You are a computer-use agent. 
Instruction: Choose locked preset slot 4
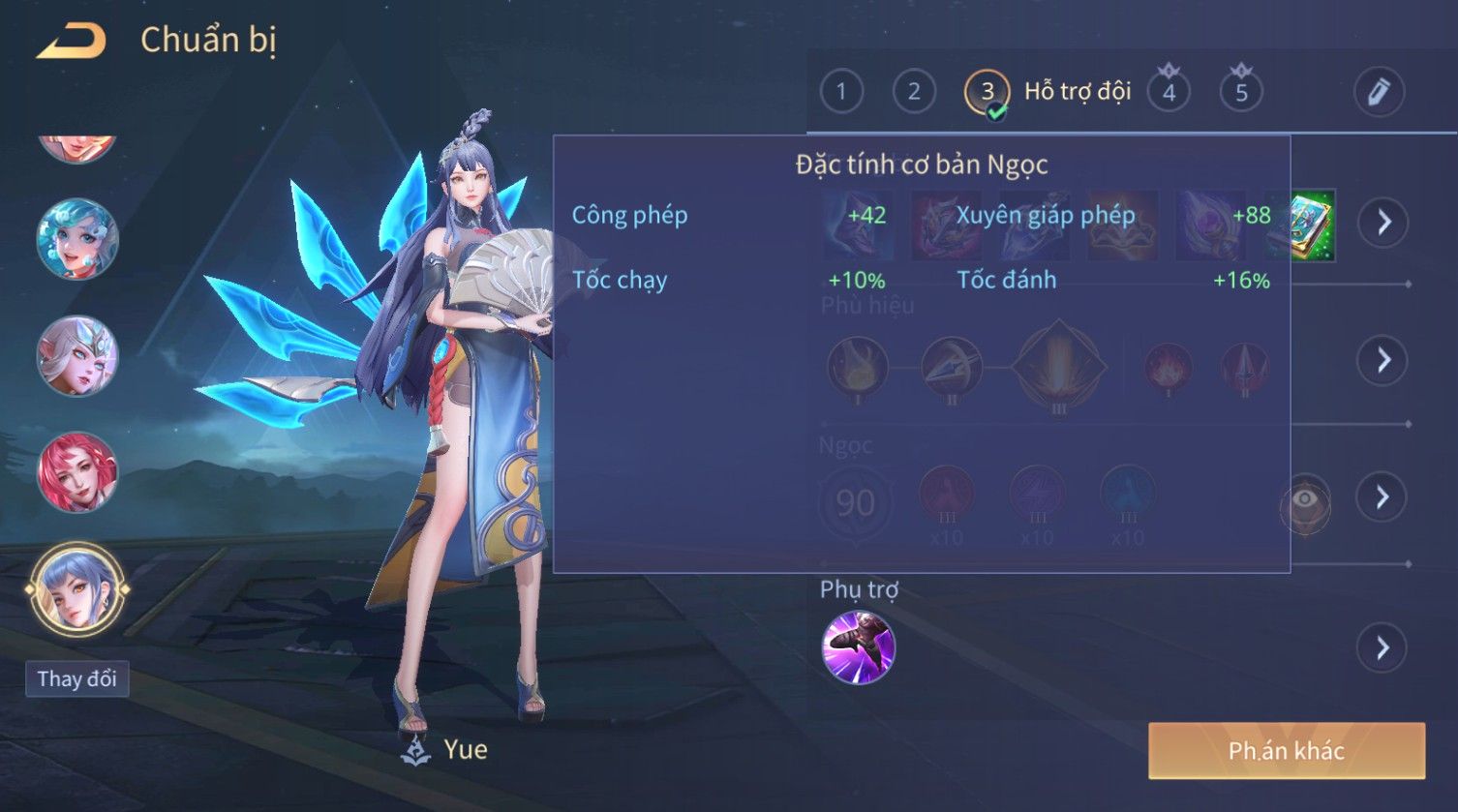(1169, 92)
